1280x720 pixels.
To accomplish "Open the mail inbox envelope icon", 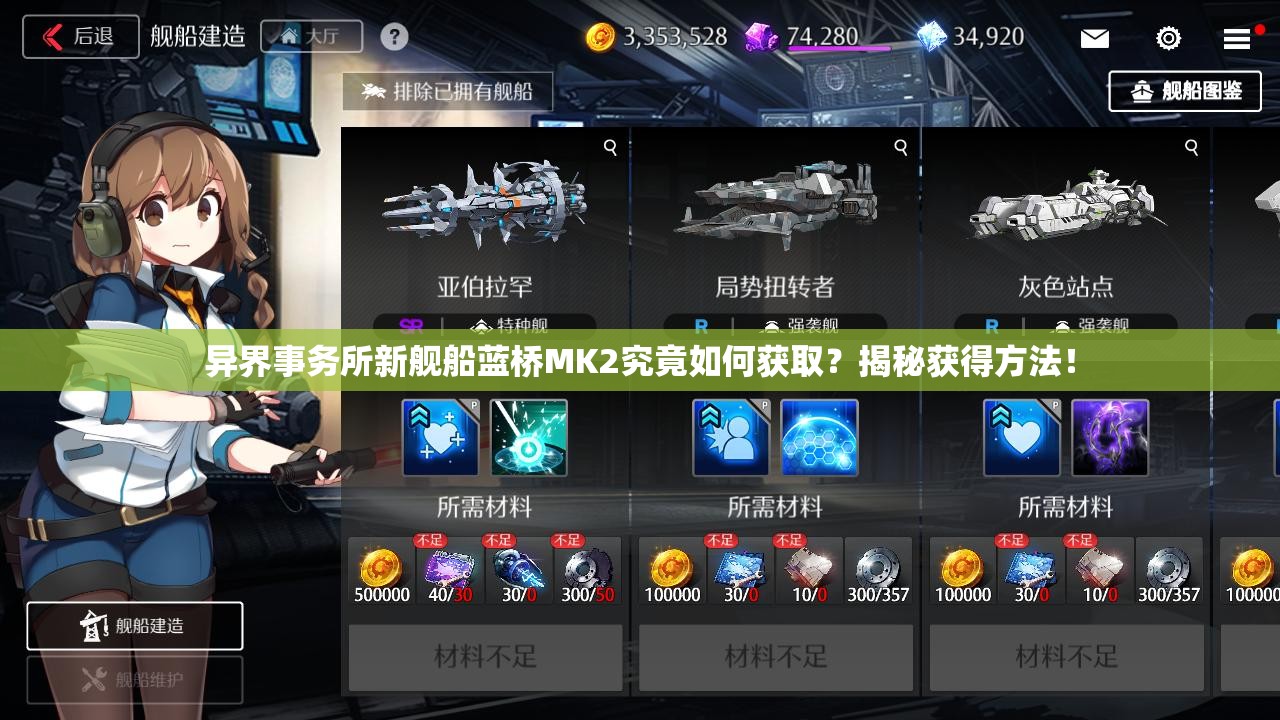I will point(1094,38).
